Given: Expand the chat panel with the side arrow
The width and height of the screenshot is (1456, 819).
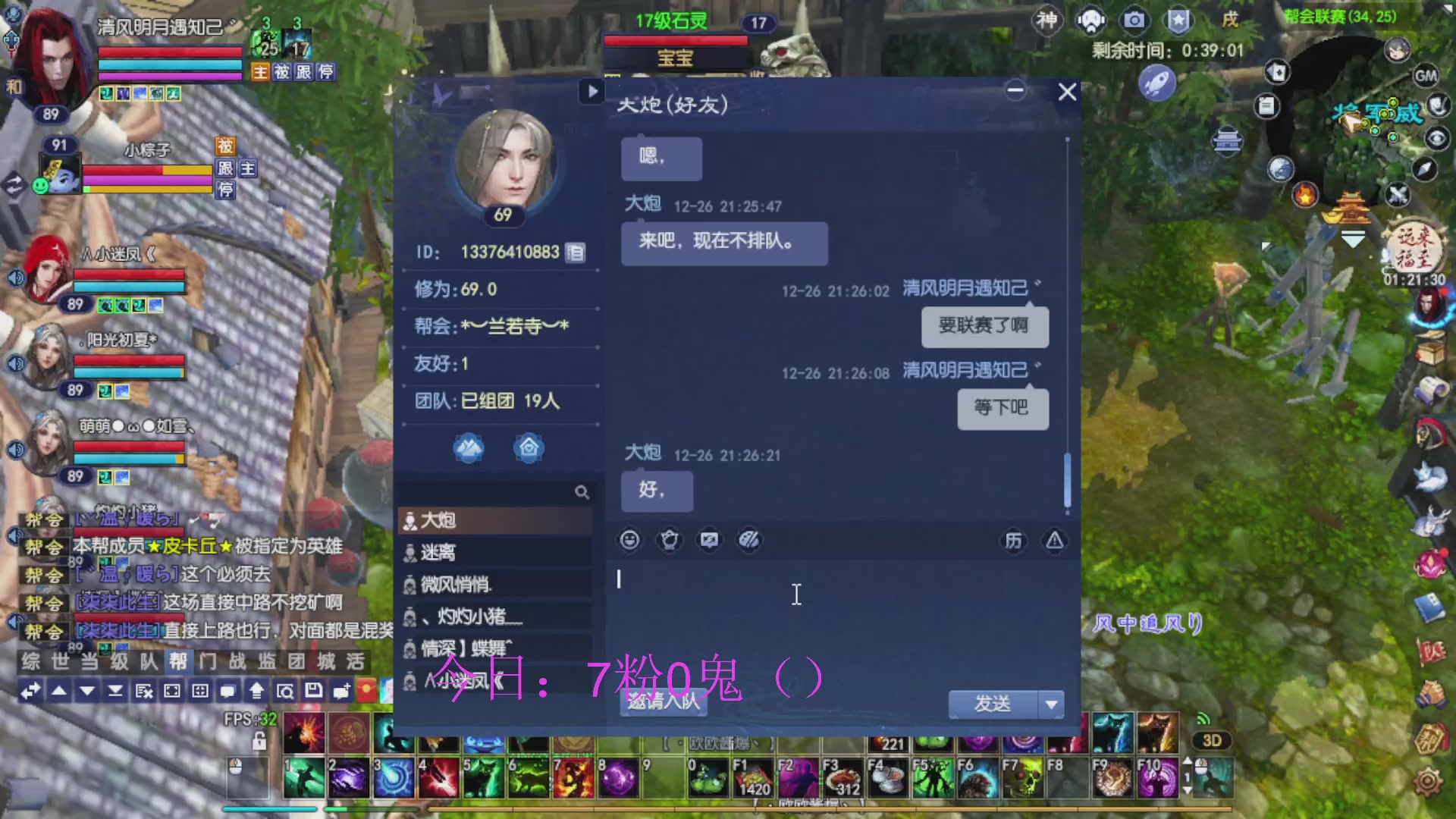Looking at the screenshot, I should coord(592,93).
